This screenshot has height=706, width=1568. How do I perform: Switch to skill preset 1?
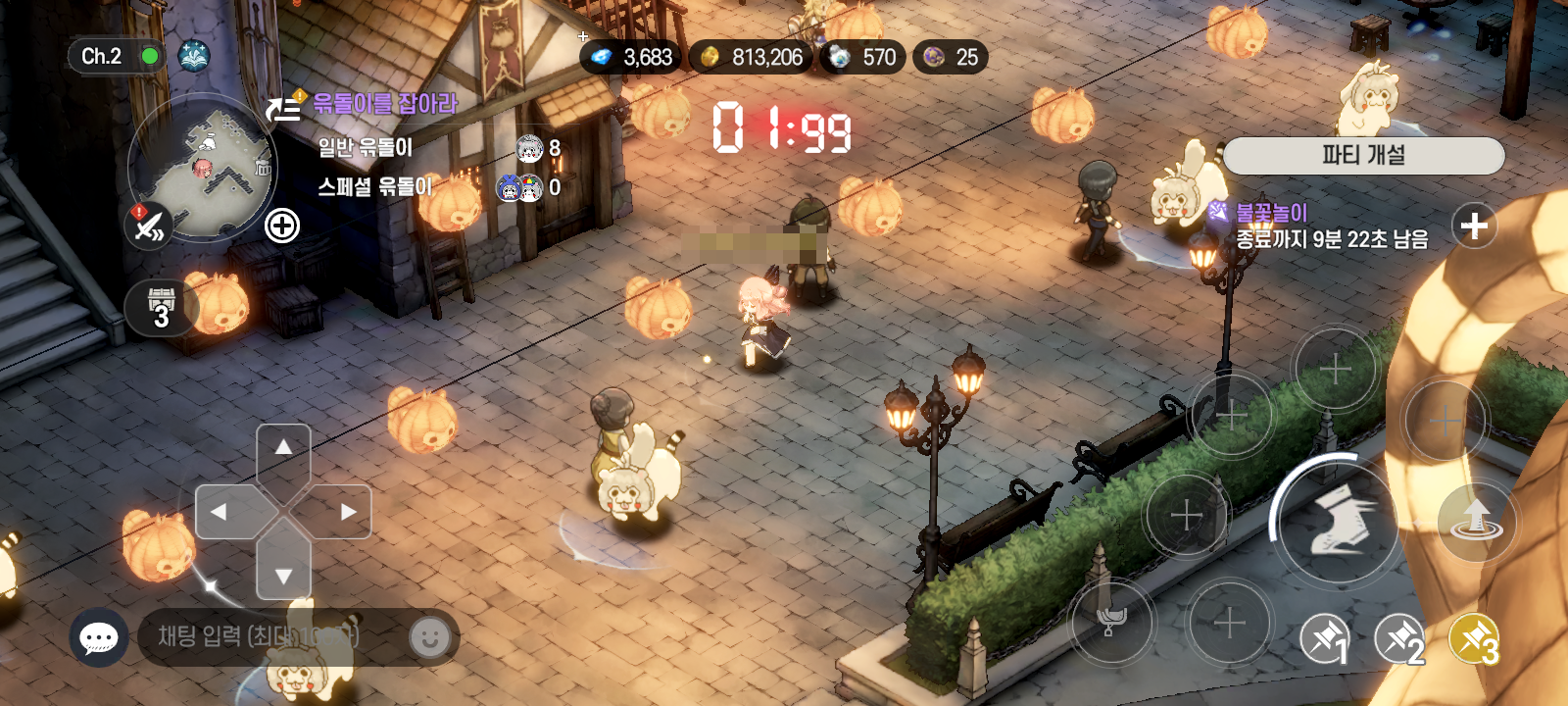tap(1325, 640)
